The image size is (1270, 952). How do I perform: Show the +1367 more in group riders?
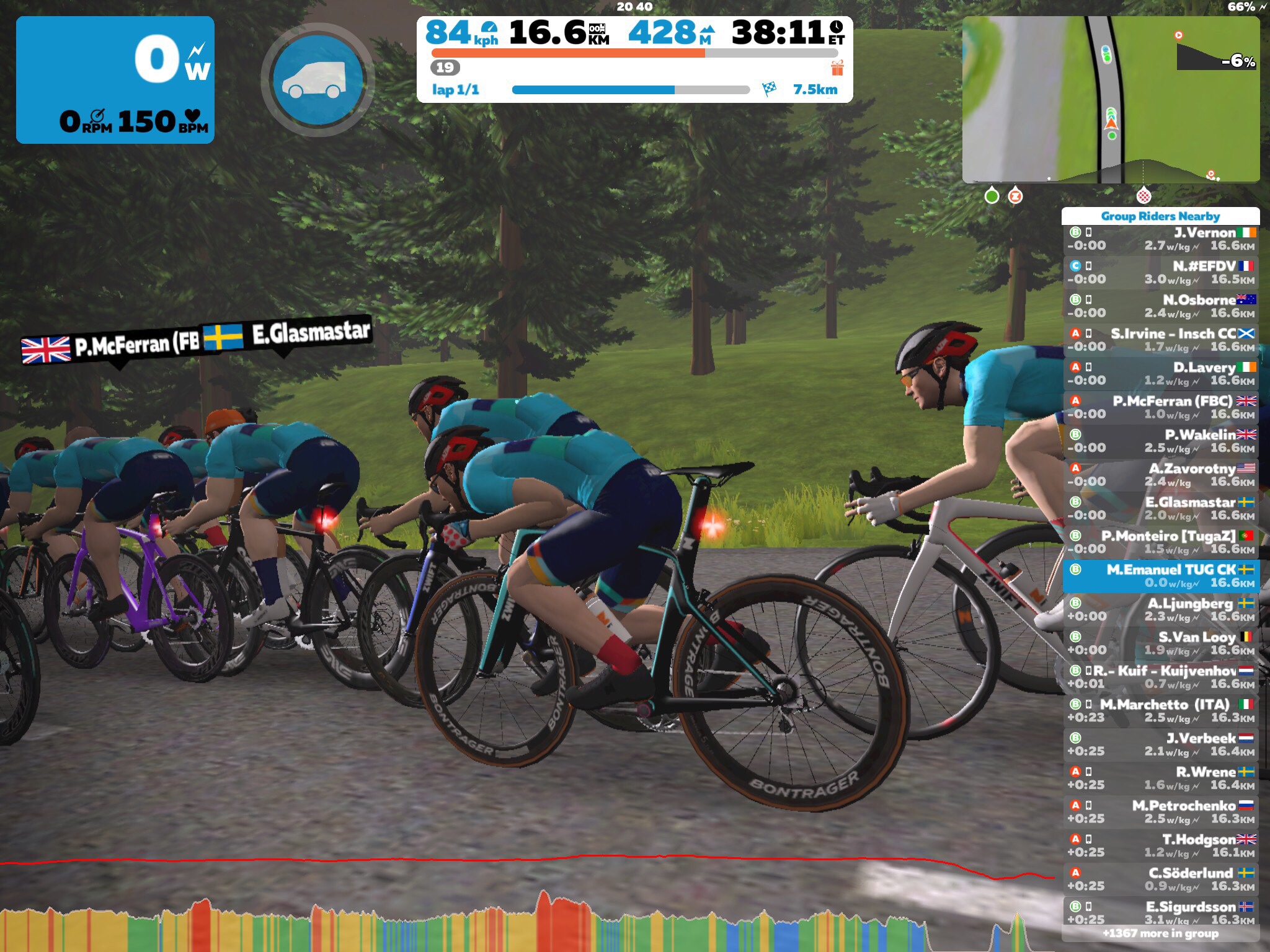1160,933
